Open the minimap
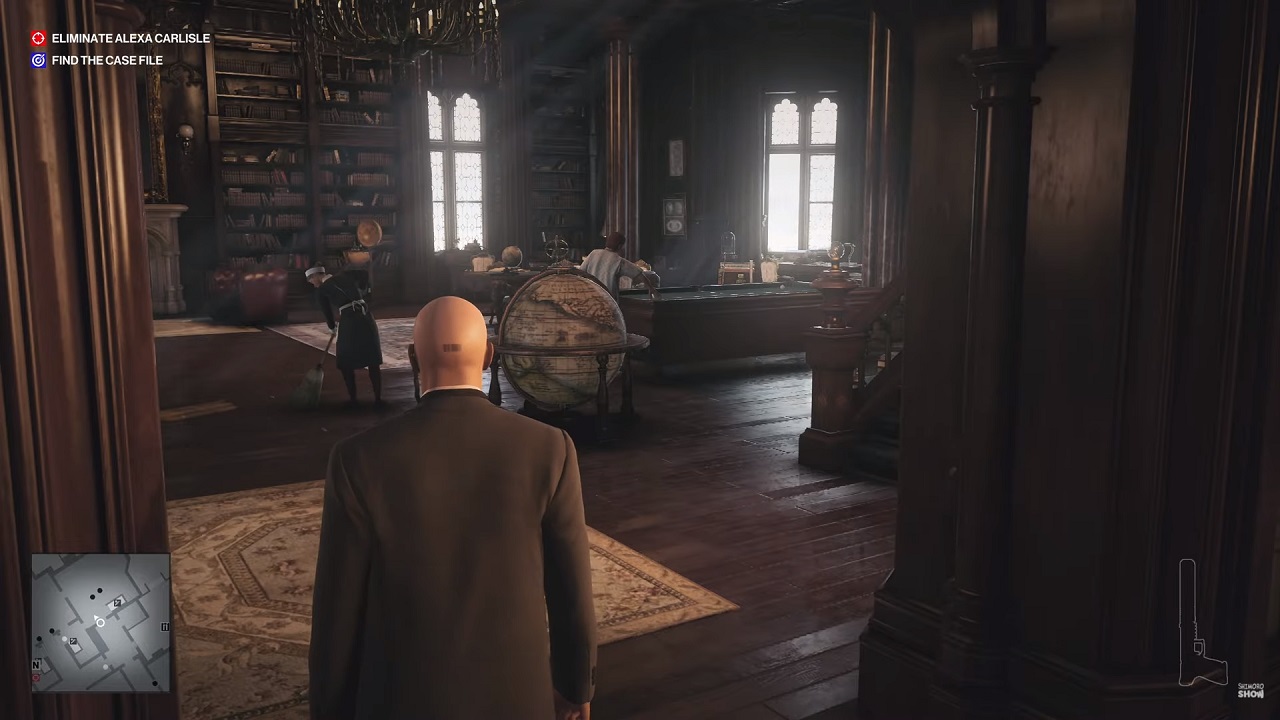The height and width of the screenshot is (720, 1280). (100, 622)
